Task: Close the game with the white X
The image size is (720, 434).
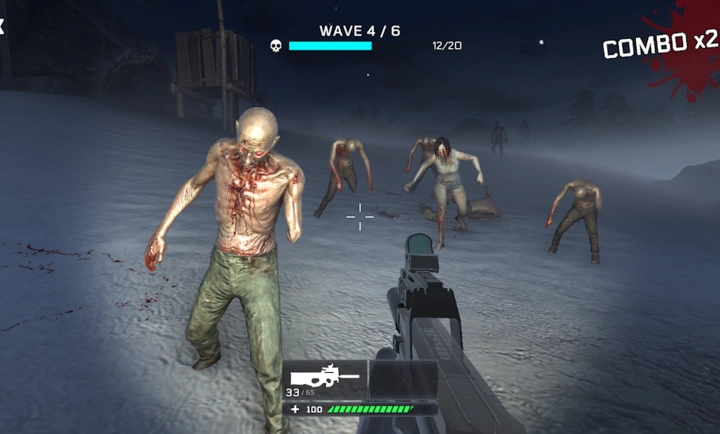Action: [x=2, y=27]
